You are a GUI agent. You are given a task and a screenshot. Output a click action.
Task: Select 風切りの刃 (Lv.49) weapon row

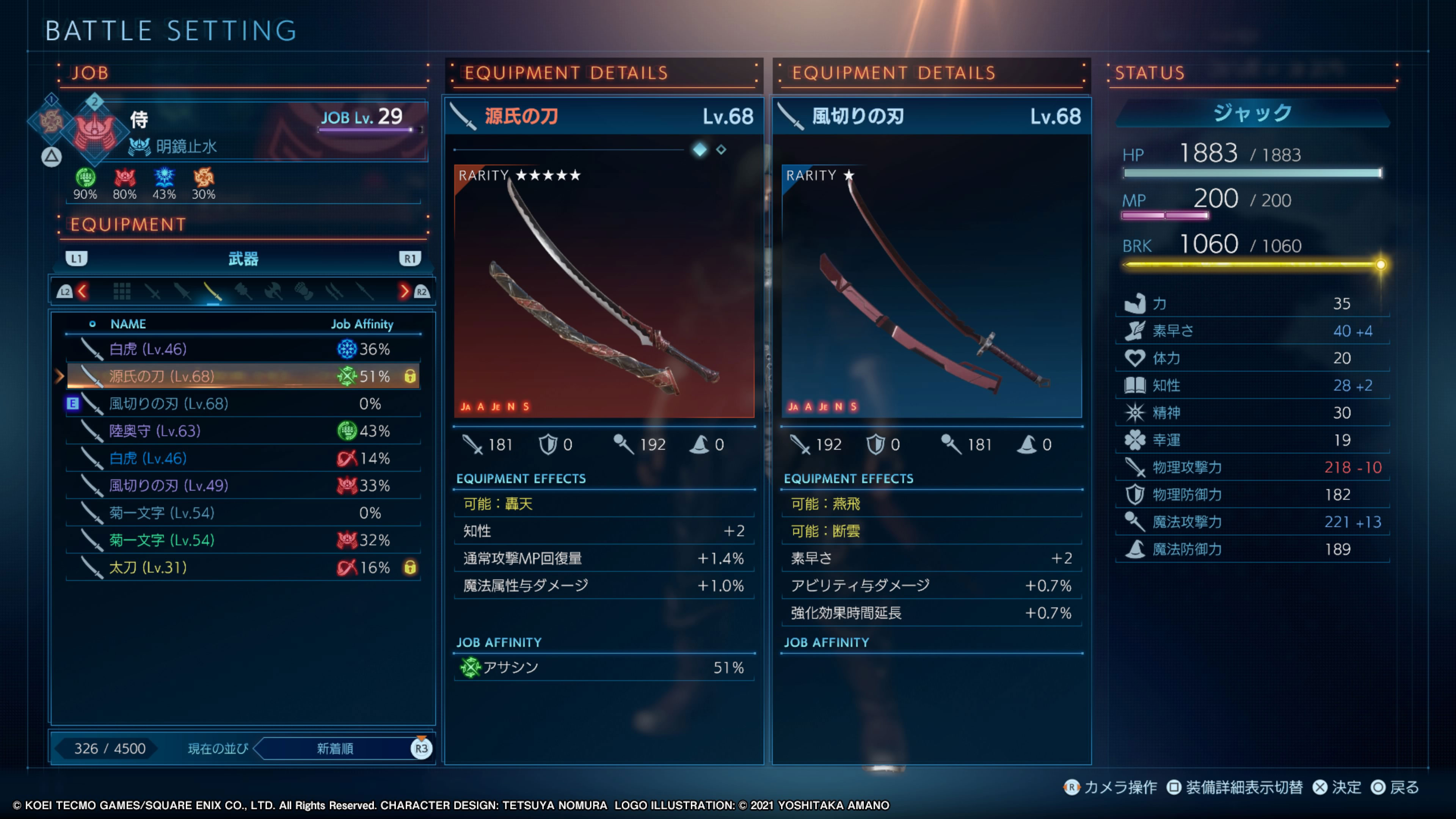[x=168, y=485]
